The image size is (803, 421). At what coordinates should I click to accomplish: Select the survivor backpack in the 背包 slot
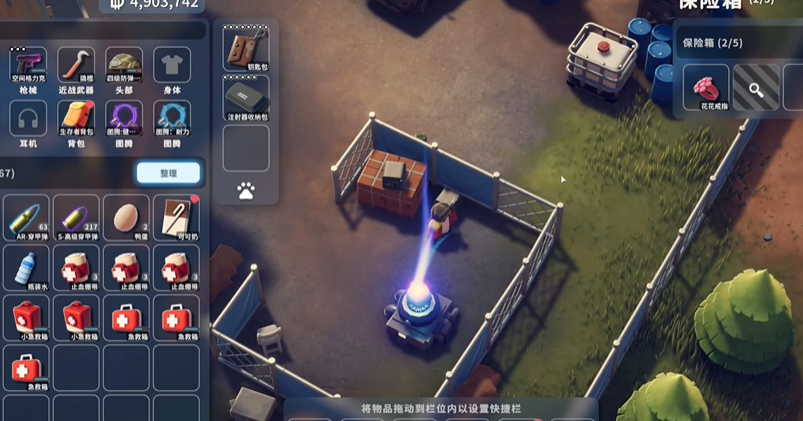76,120
